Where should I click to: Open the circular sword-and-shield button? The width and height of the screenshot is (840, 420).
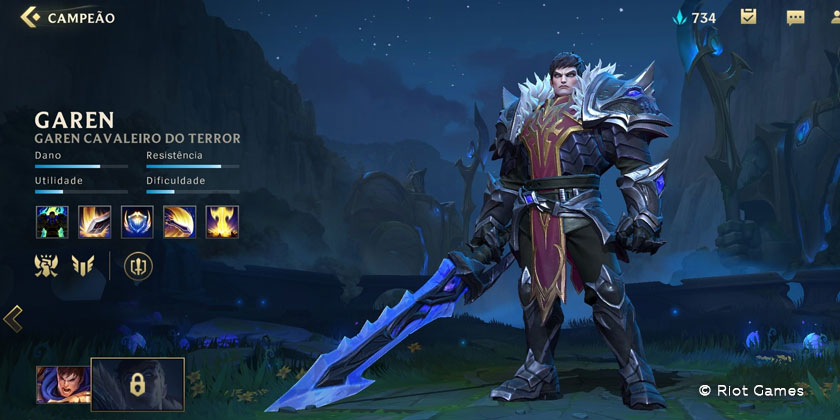pos(137,266)
